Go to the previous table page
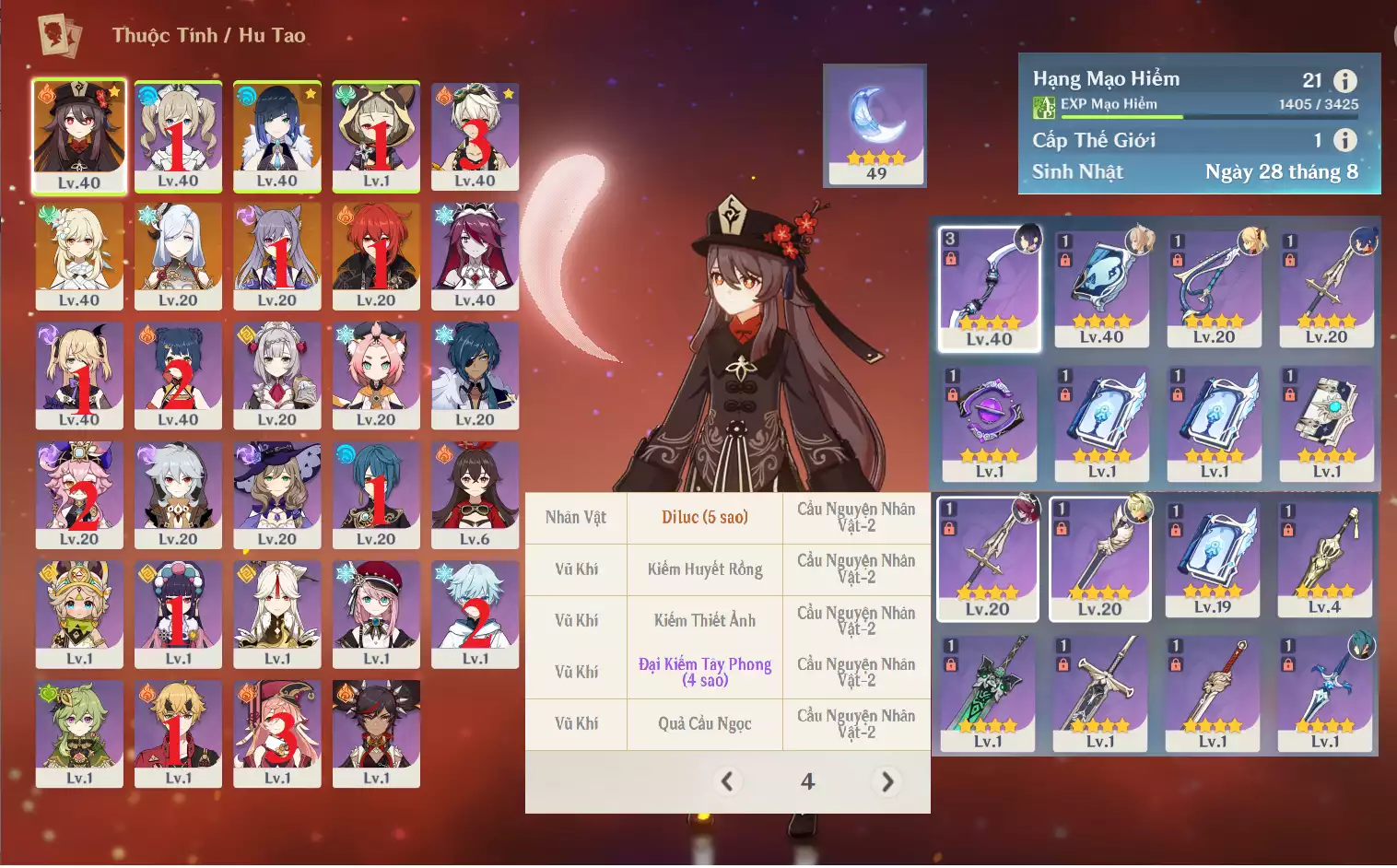 (728, 781)
